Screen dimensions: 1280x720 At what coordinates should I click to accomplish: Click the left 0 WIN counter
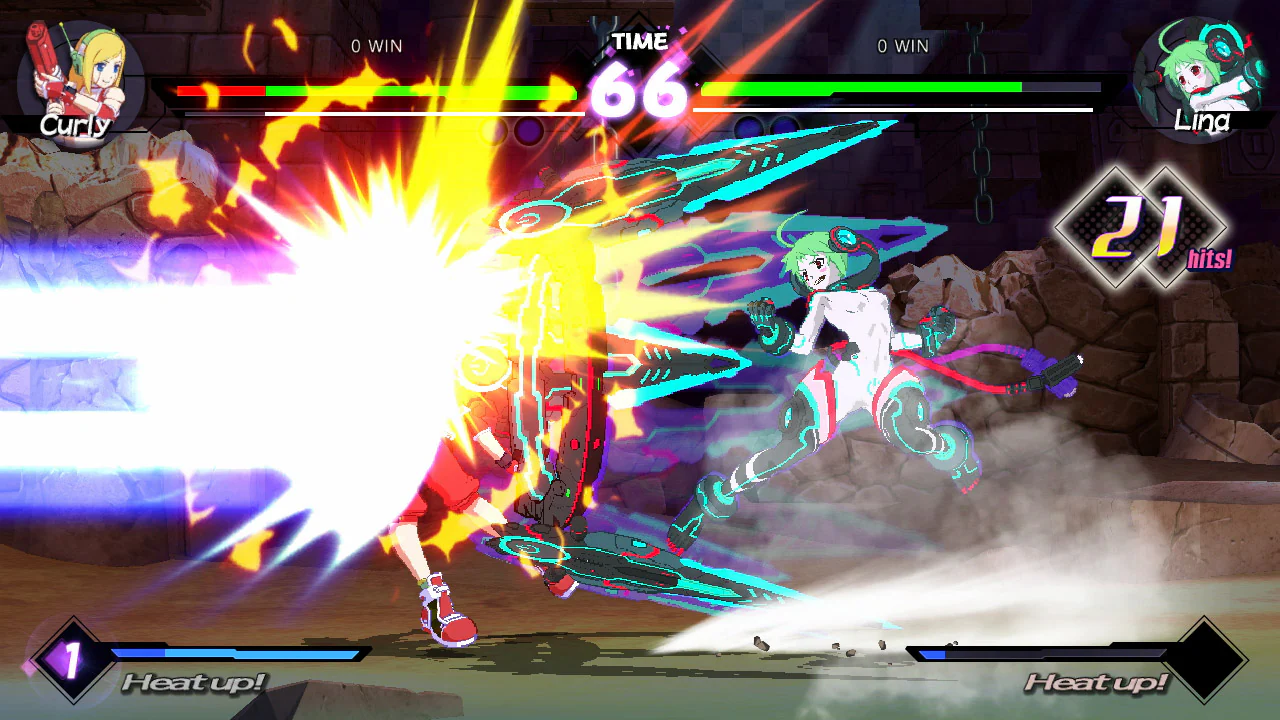[375, 46]
